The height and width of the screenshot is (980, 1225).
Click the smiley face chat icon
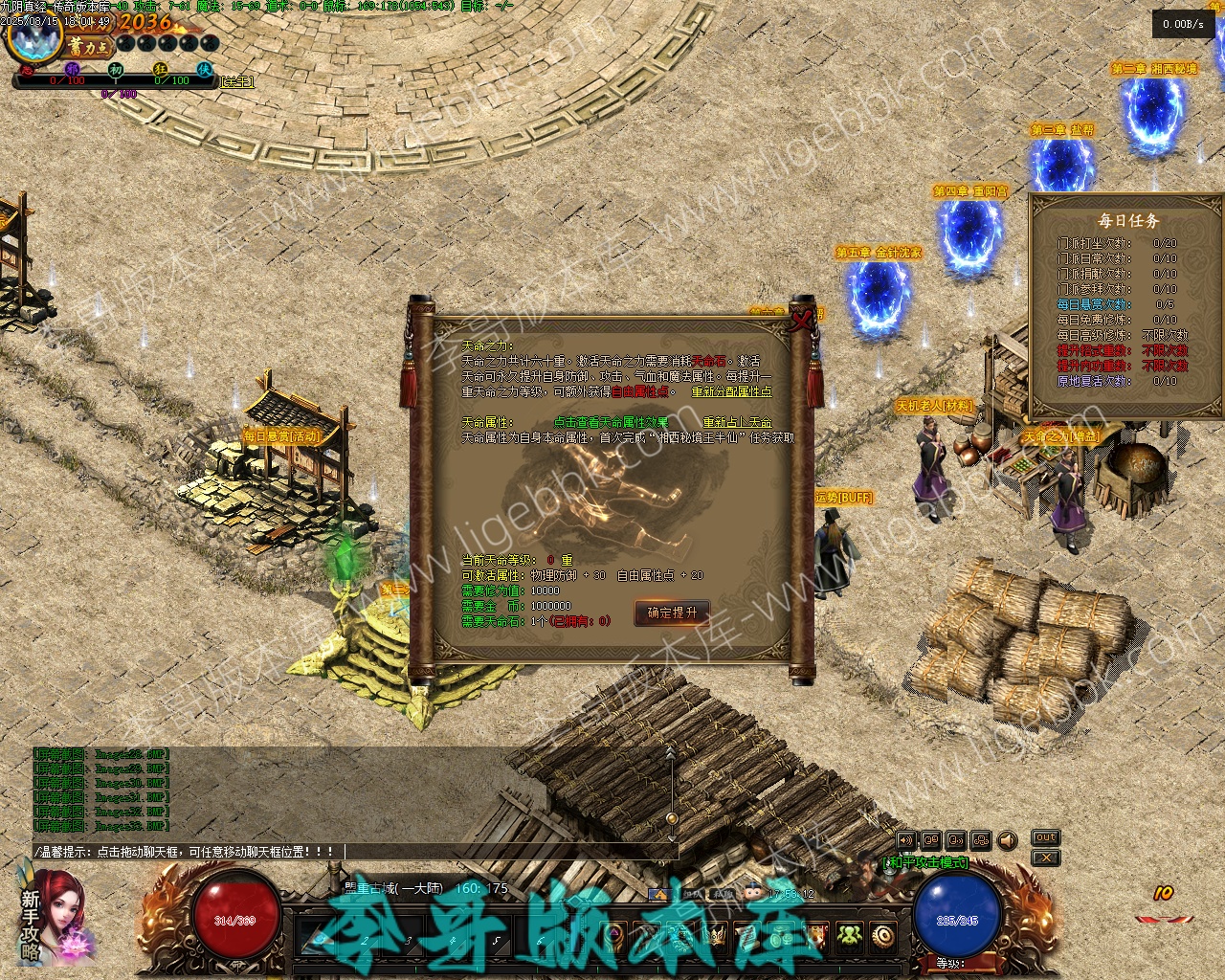(752, 893)
